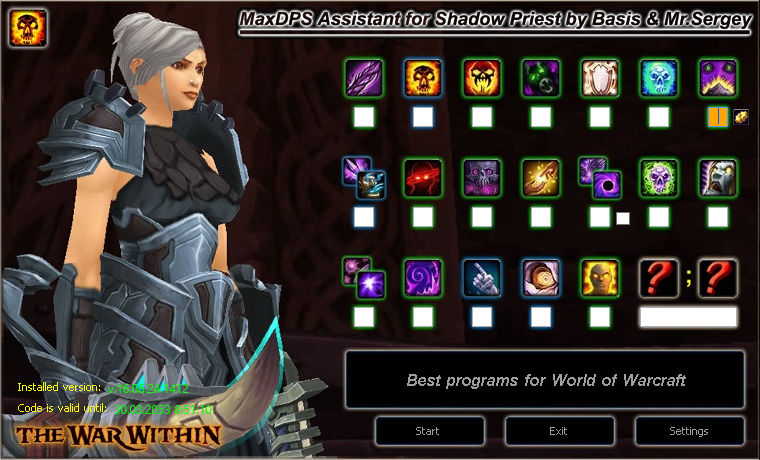The width and height of the screenshot is (760, 460).
Task: Click the wide white text field below question marks
Action: point(688,317)
